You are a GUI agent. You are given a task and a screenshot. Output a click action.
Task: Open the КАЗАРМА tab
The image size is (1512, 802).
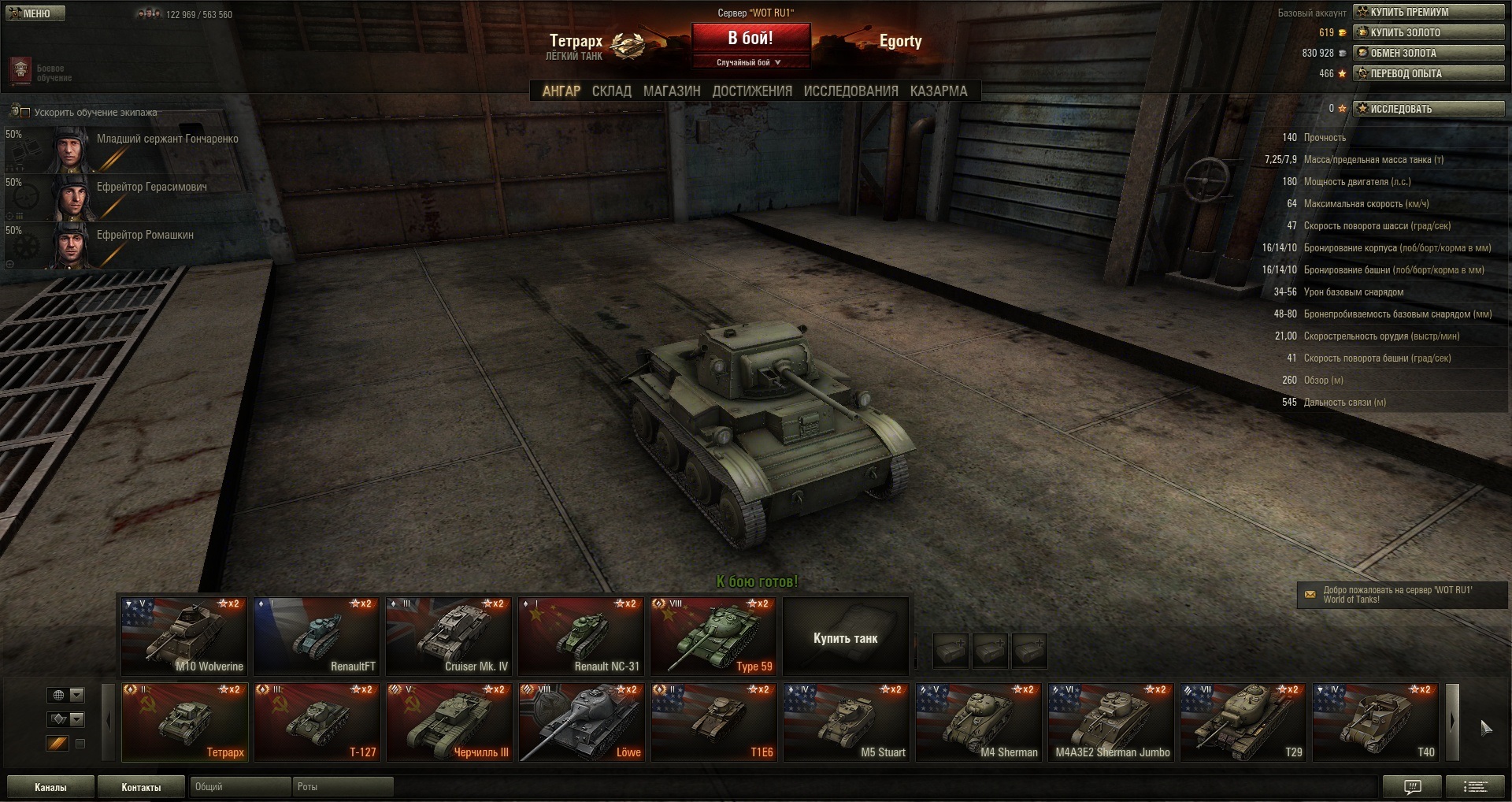coord(938,91)
